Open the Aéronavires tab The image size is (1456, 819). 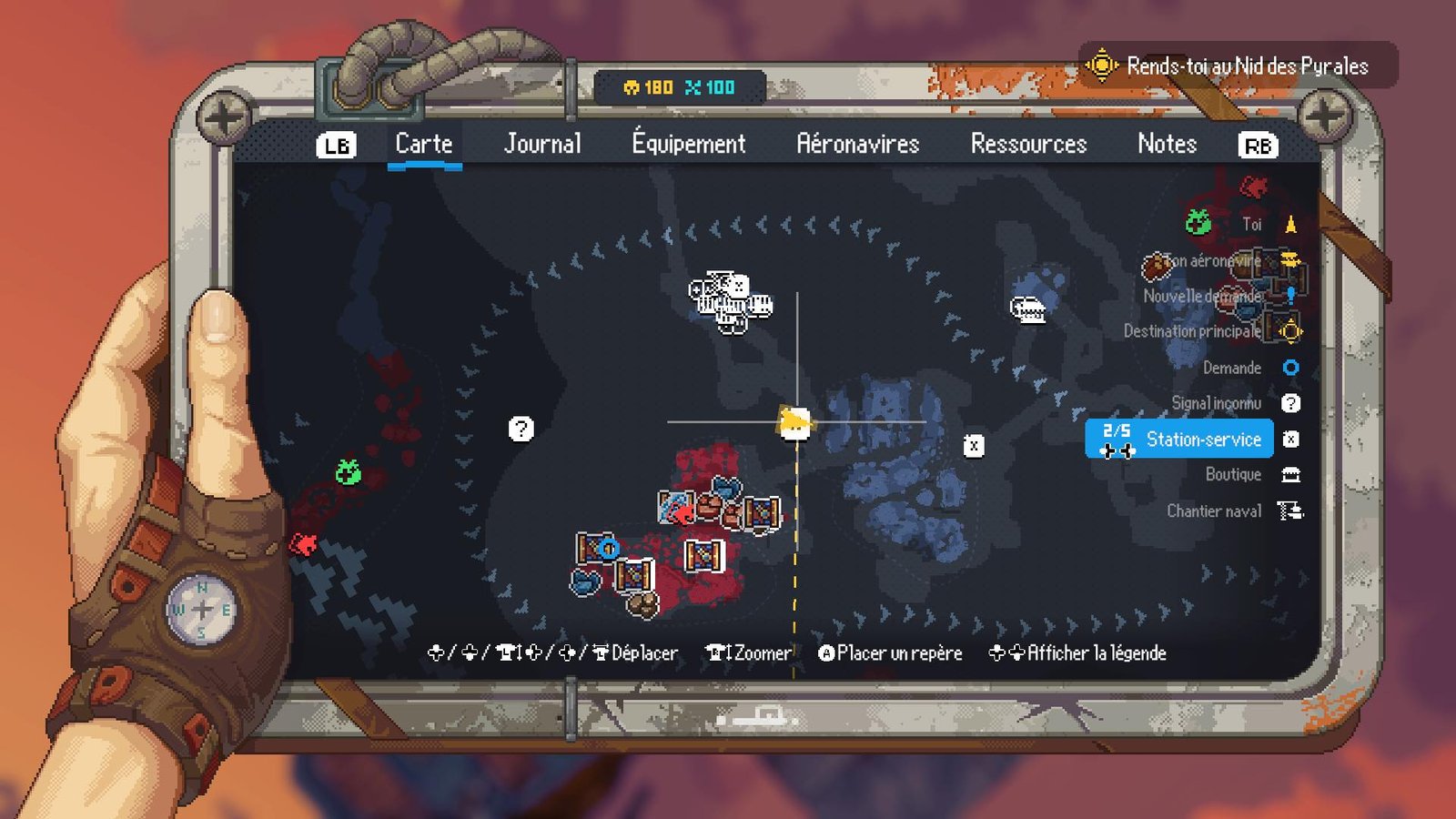857,144
